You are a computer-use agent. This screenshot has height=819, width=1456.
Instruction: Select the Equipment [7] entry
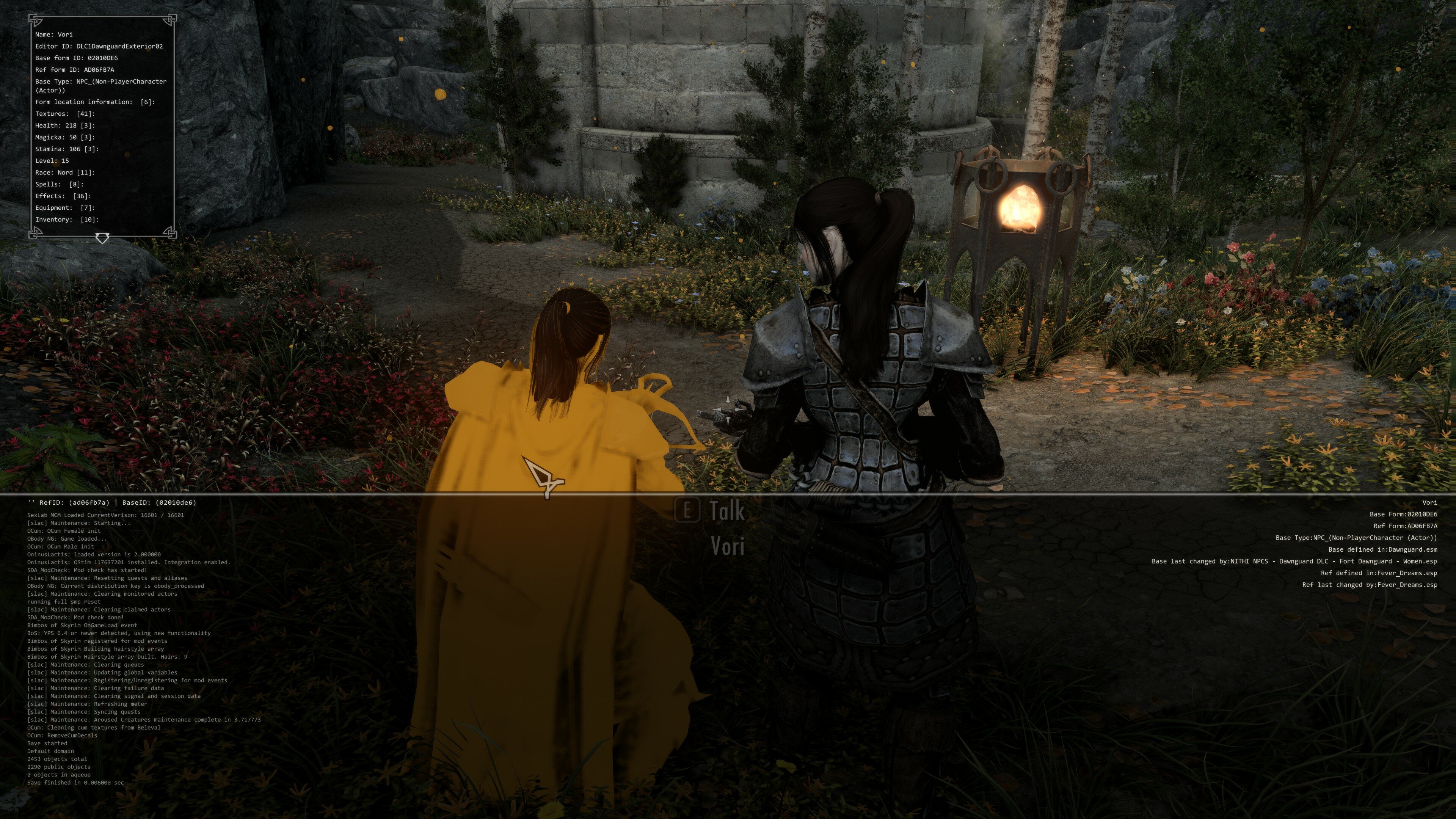pyautogui.click(x=64, y=207)
